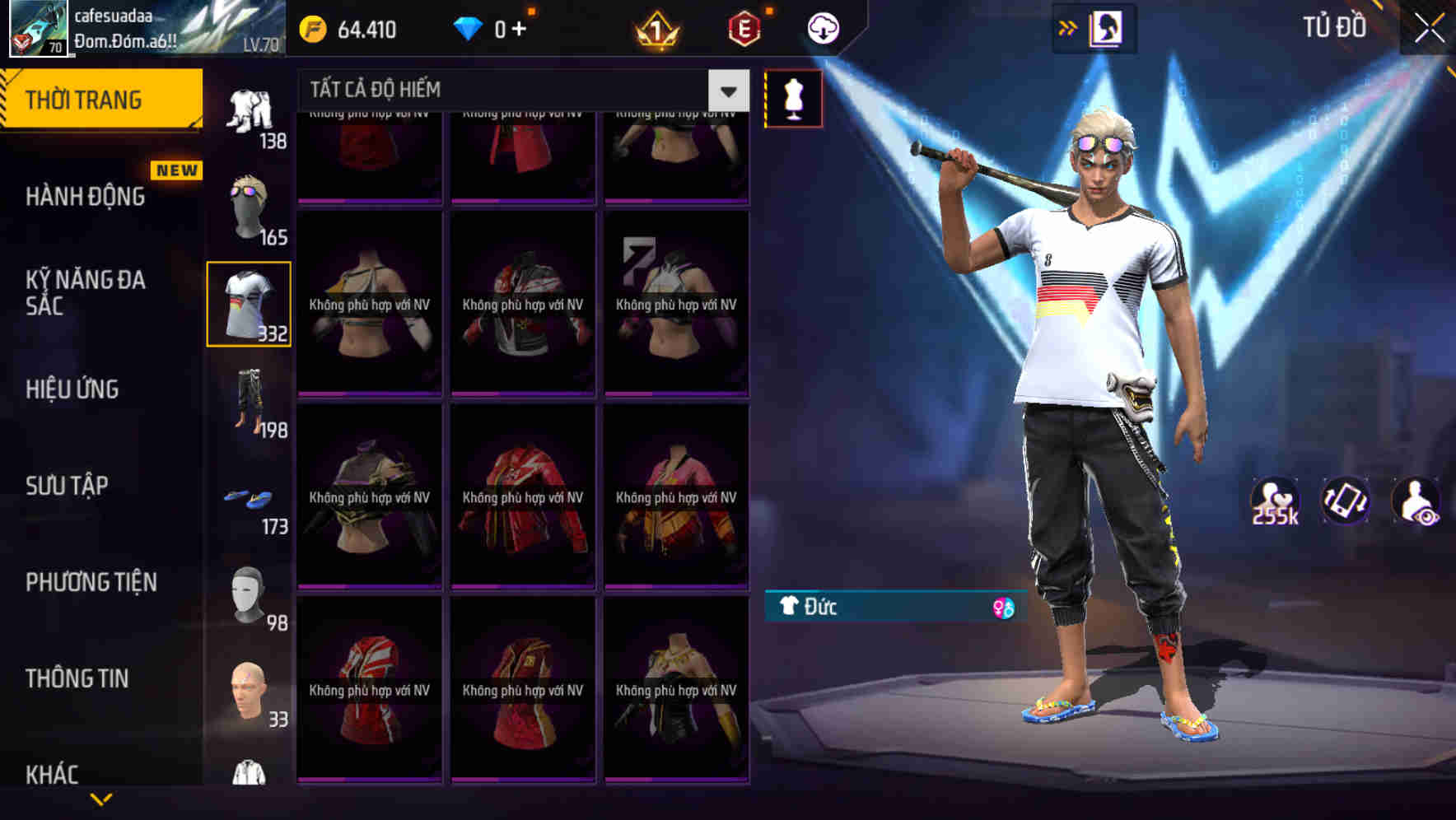Viewport: 1456px width, 820px height.
Task: Open the cloud download icon in top bar
Action: pos(824,27)
